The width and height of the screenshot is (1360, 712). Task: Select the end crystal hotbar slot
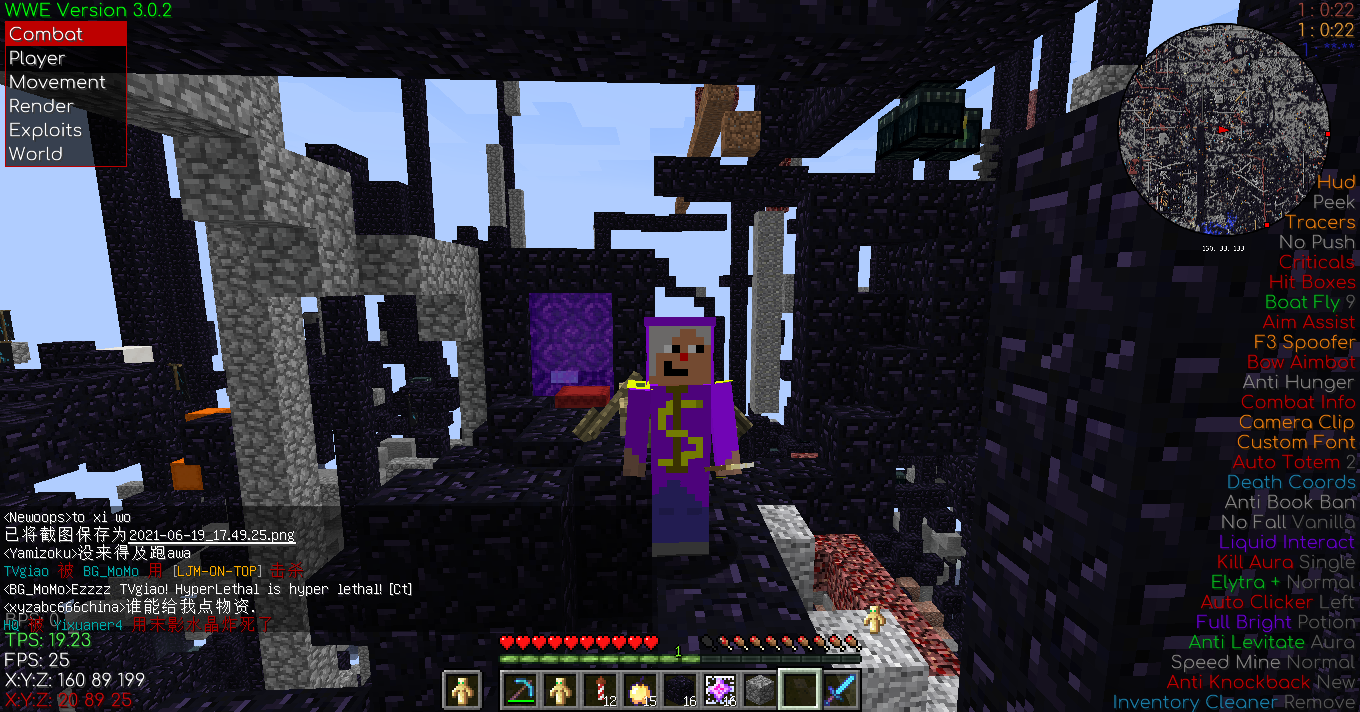(720, 690)
